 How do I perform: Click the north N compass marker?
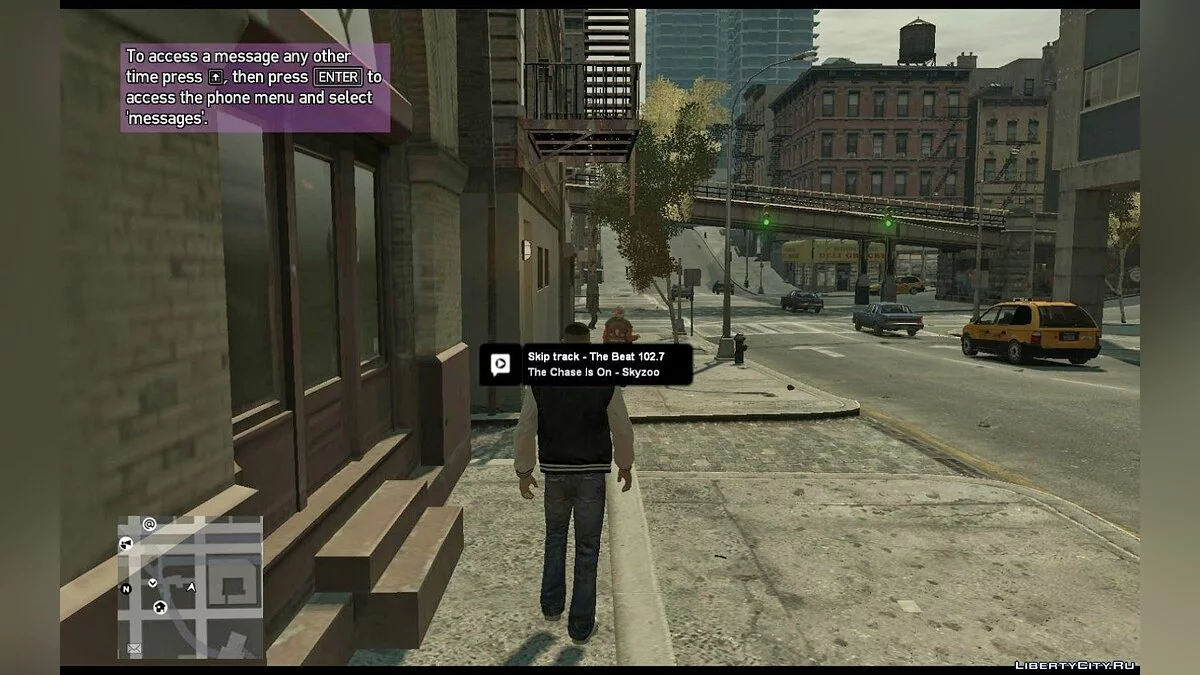(x=126, y=589)
